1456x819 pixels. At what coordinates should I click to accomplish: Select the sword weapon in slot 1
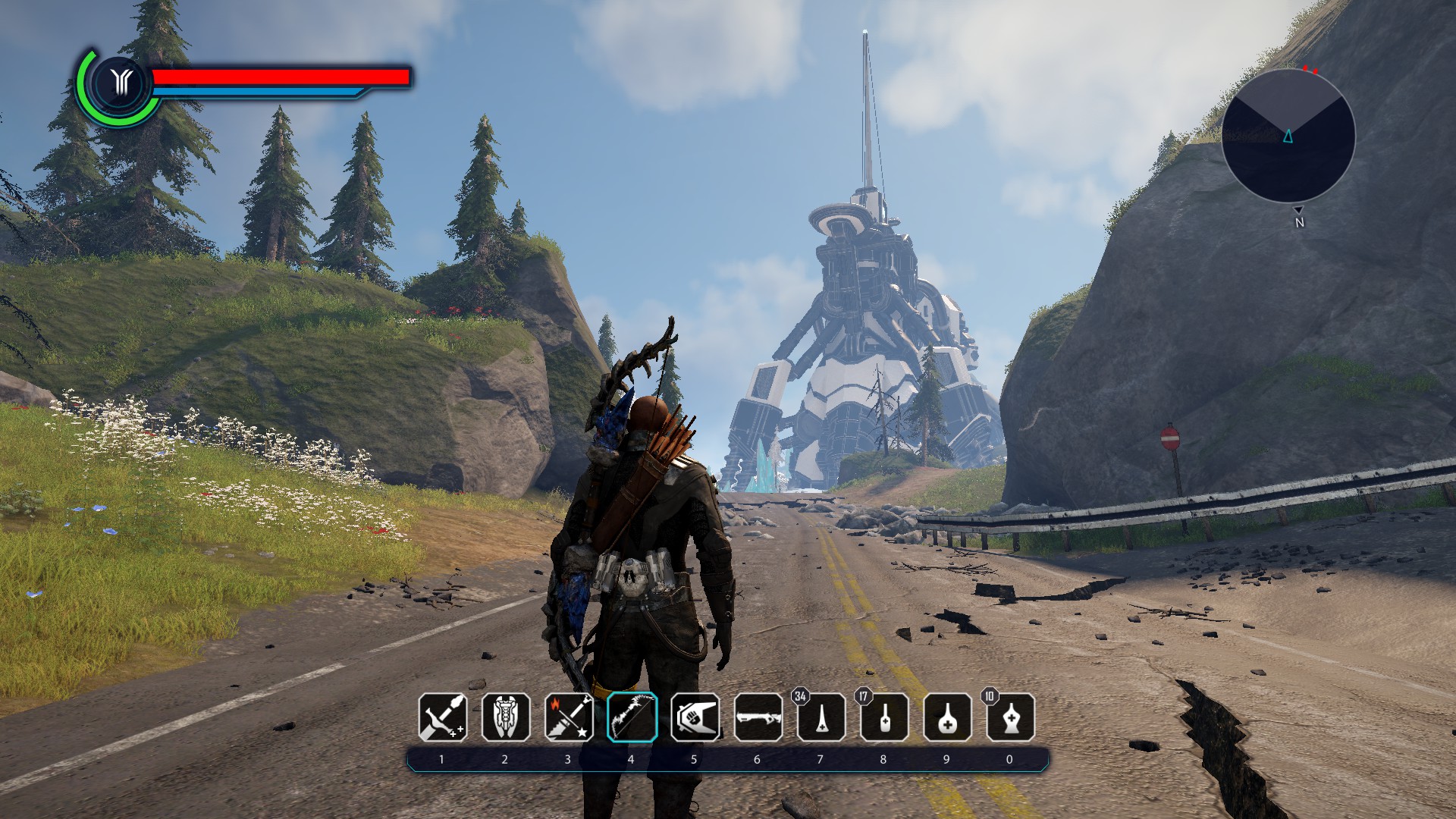443,717
